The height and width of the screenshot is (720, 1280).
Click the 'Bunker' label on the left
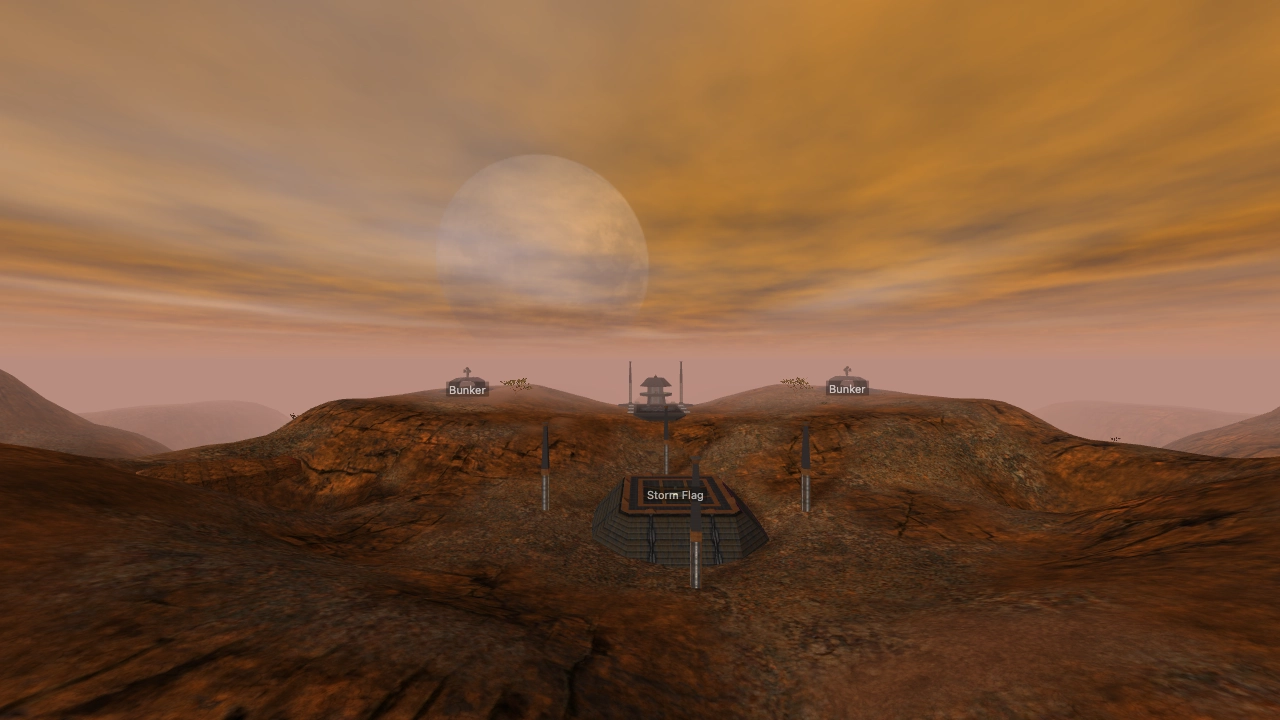(467, 389)
